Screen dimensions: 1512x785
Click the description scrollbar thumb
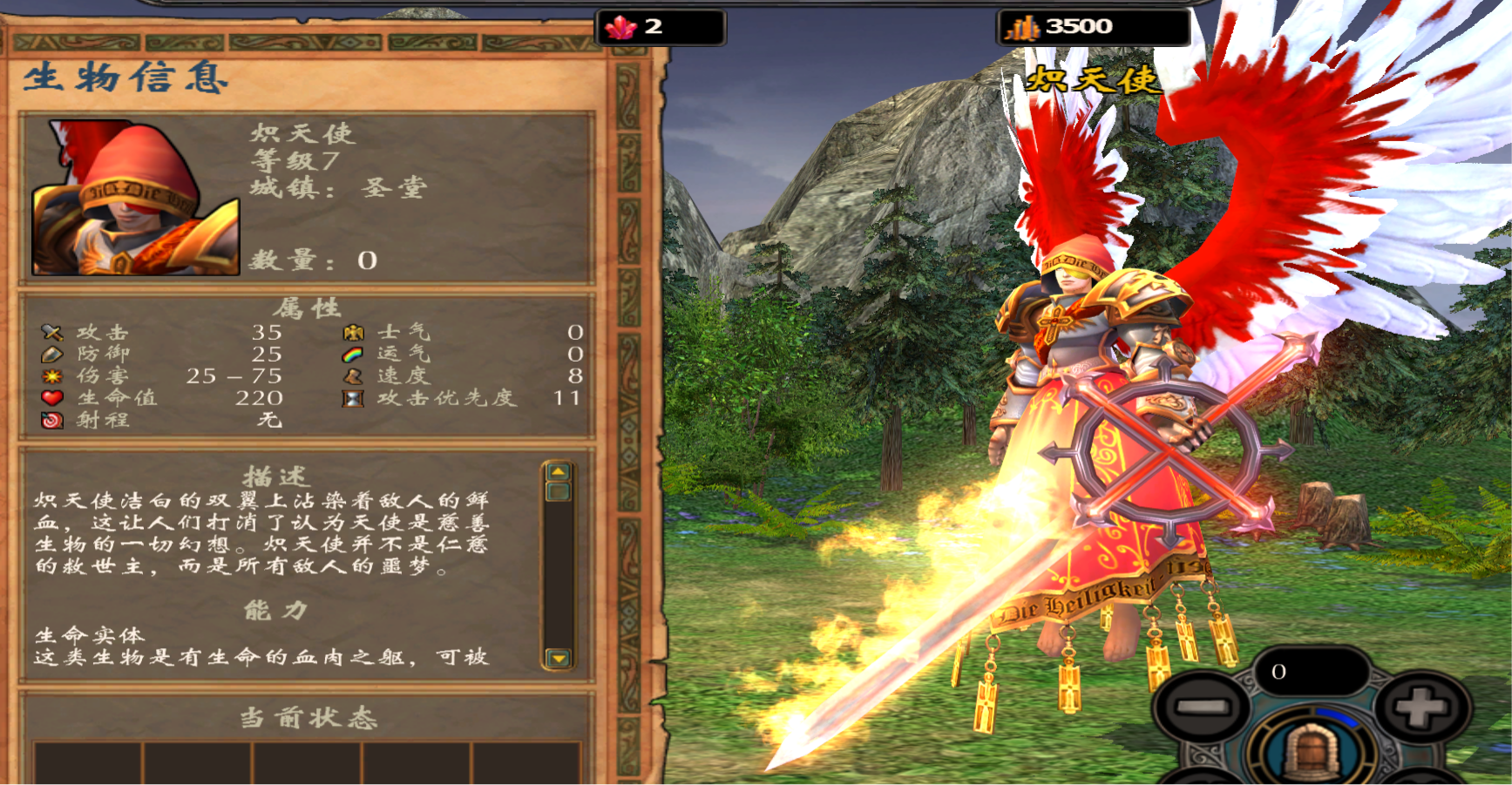558,491
